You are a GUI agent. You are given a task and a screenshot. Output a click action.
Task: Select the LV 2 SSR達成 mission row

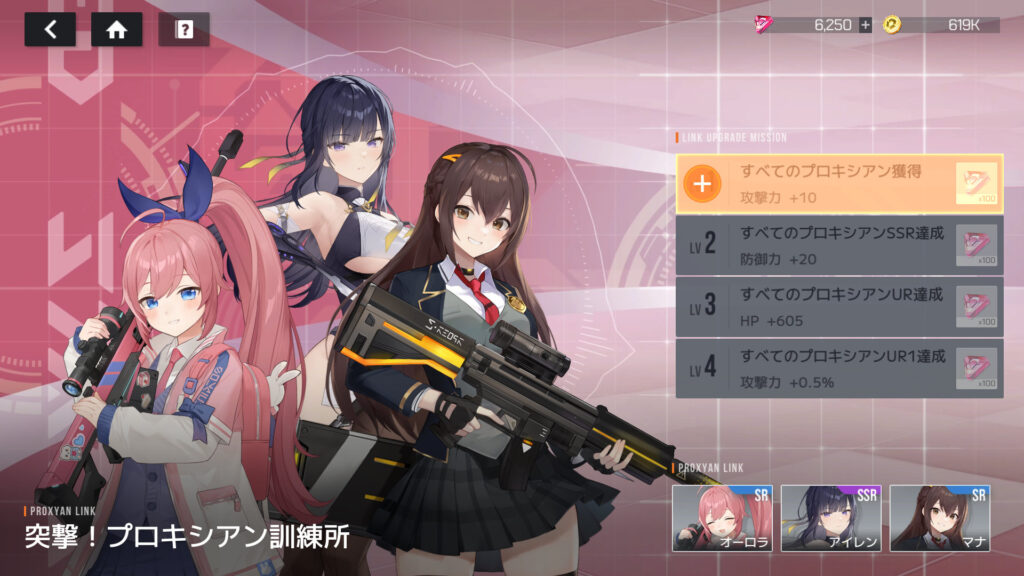[839, 245]
